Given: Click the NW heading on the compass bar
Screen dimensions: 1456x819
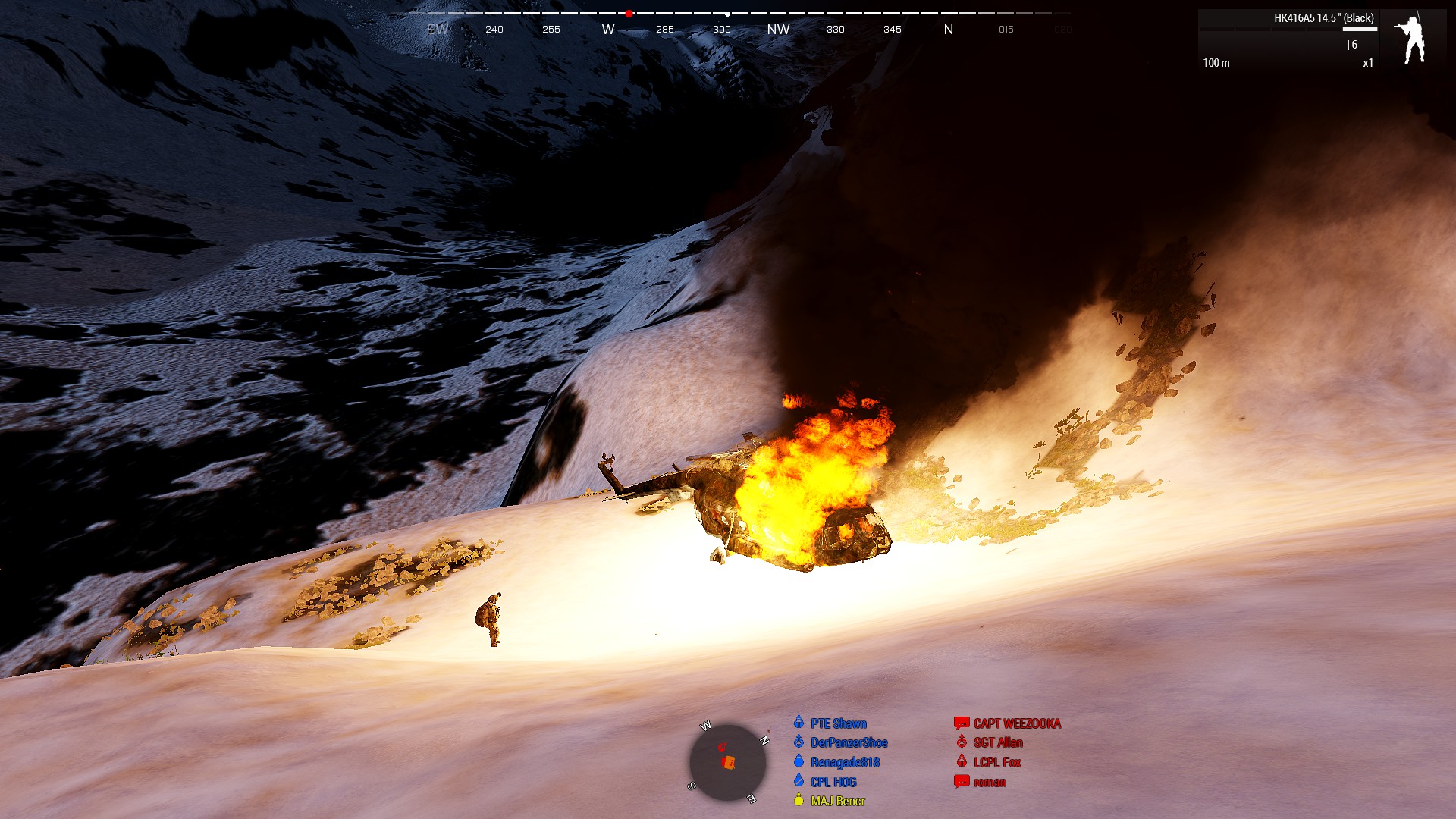Looking at the screenshot, I should tap(778, 30).
